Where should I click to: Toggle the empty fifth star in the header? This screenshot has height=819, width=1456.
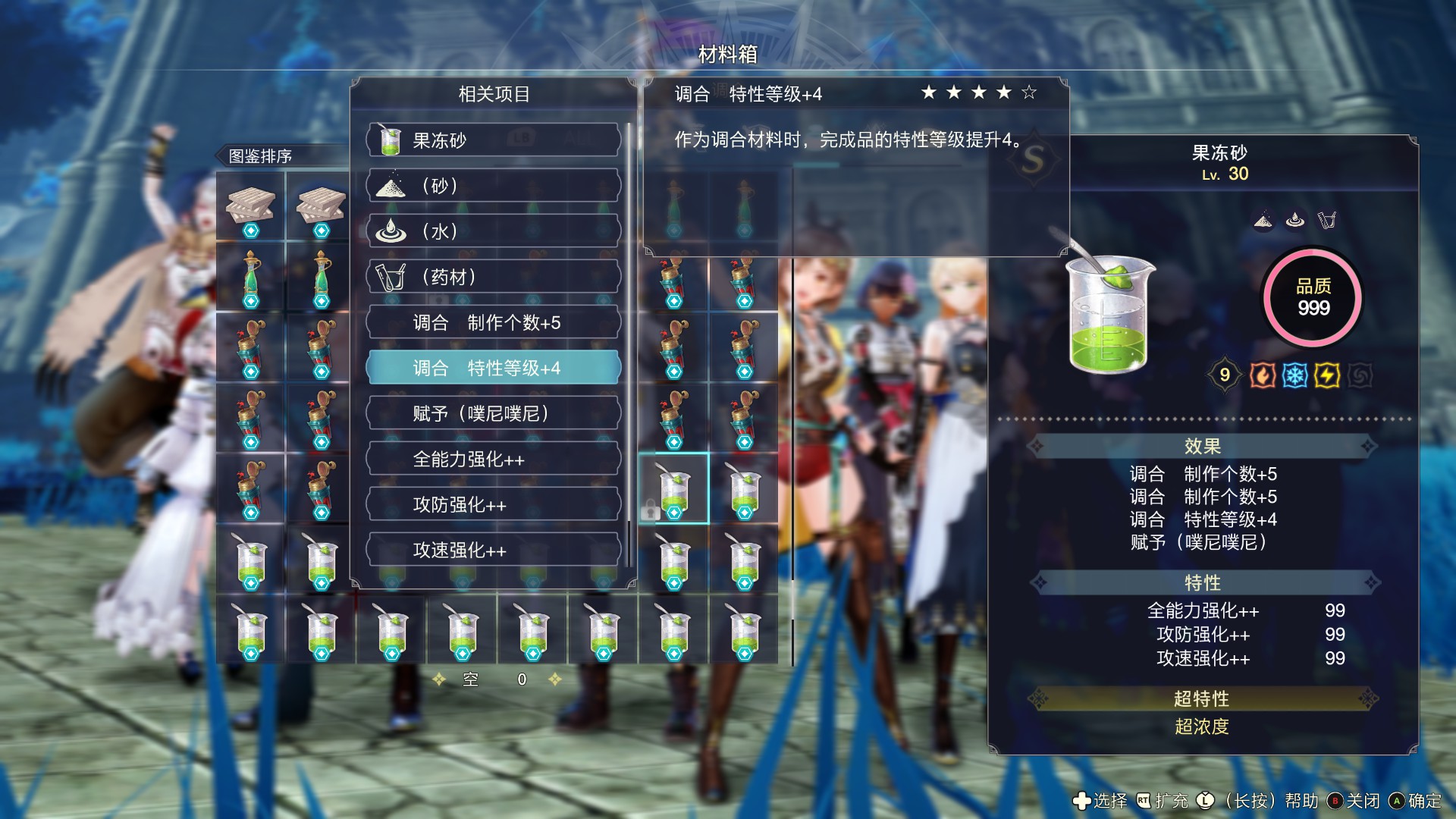[x=1029, y=93]
